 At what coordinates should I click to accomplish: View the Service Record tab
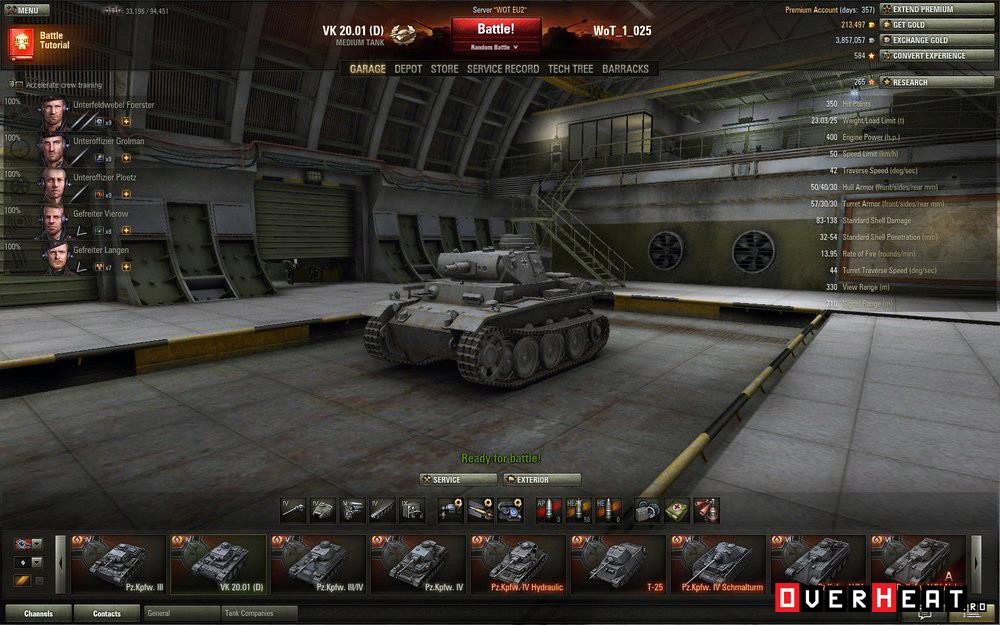pyautogui.click(x=503, y=69)
